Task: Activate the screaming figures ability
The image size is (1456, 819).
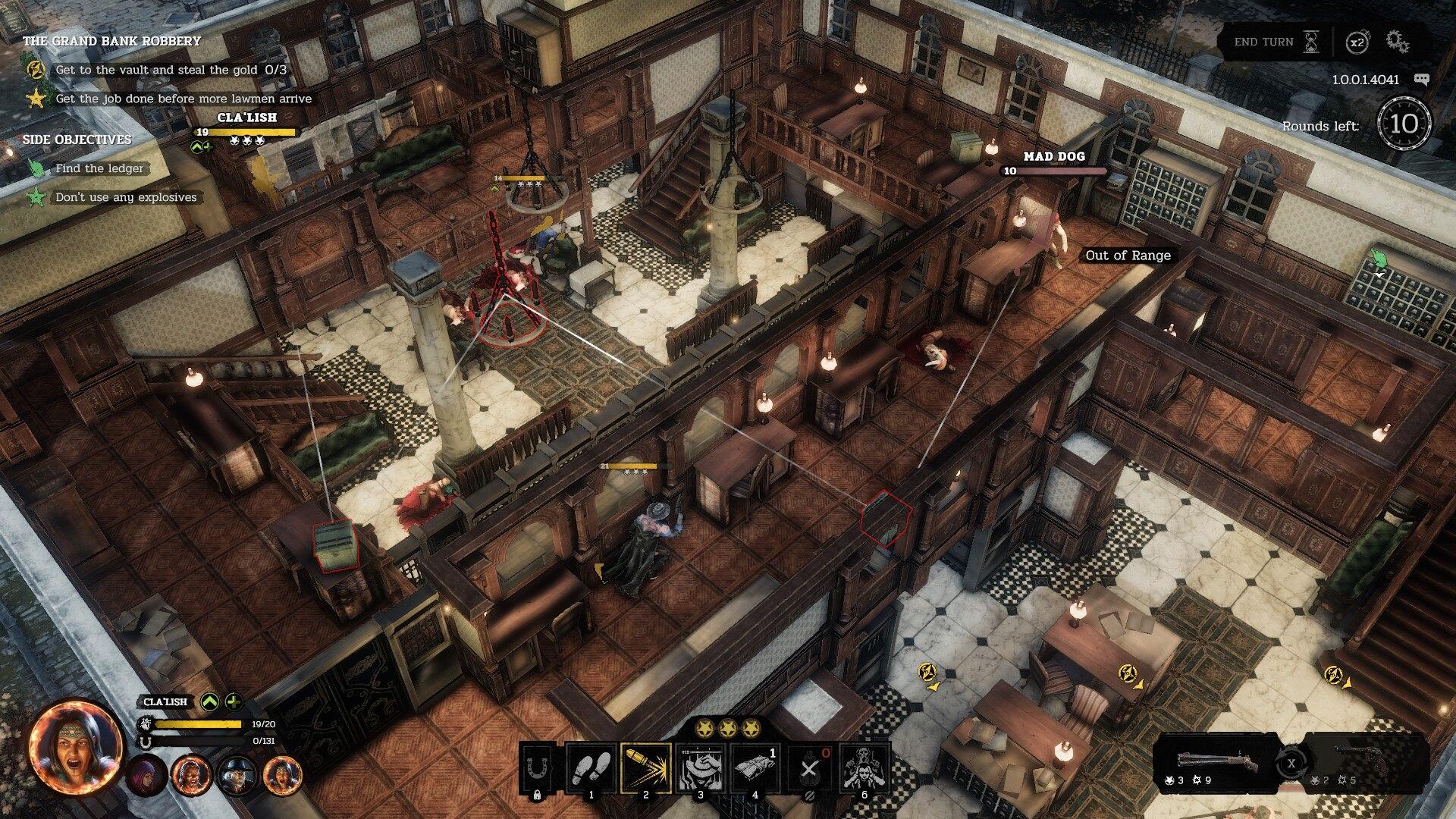Action: 864,769
